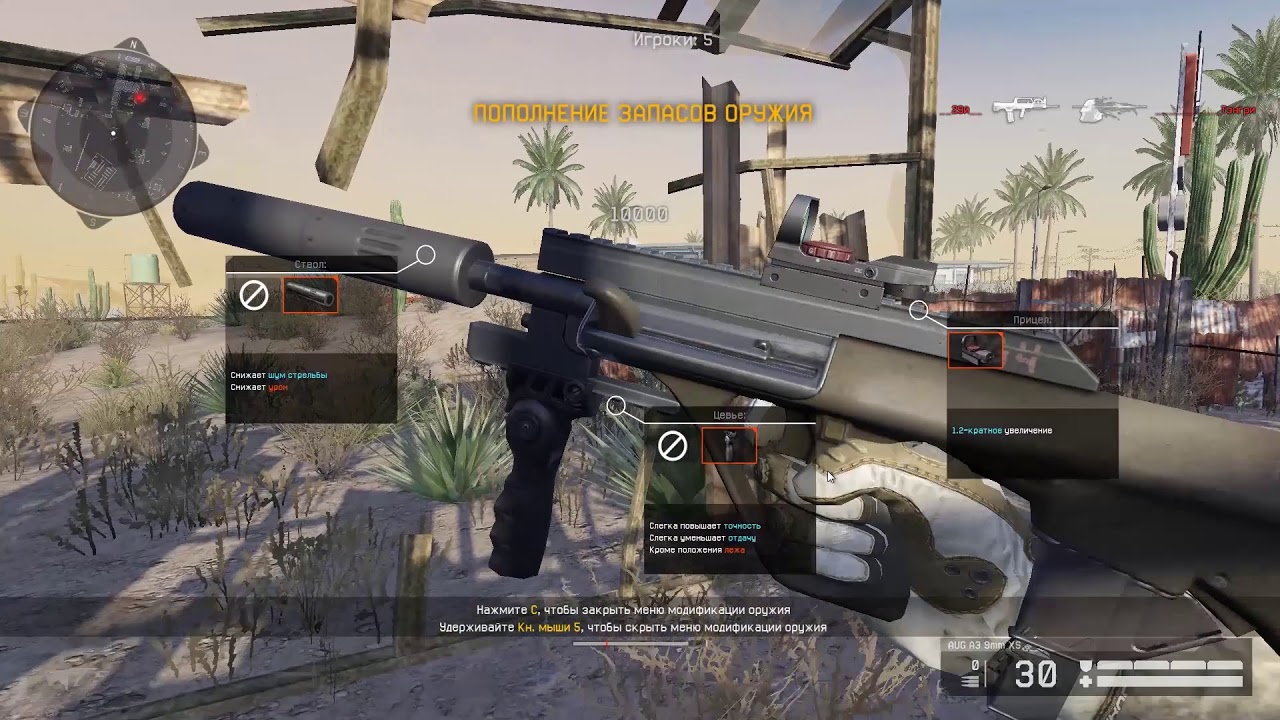Equip the foregrip in the handguard slot
This screenshot has height=720, width=1280.
coord(728,446)
